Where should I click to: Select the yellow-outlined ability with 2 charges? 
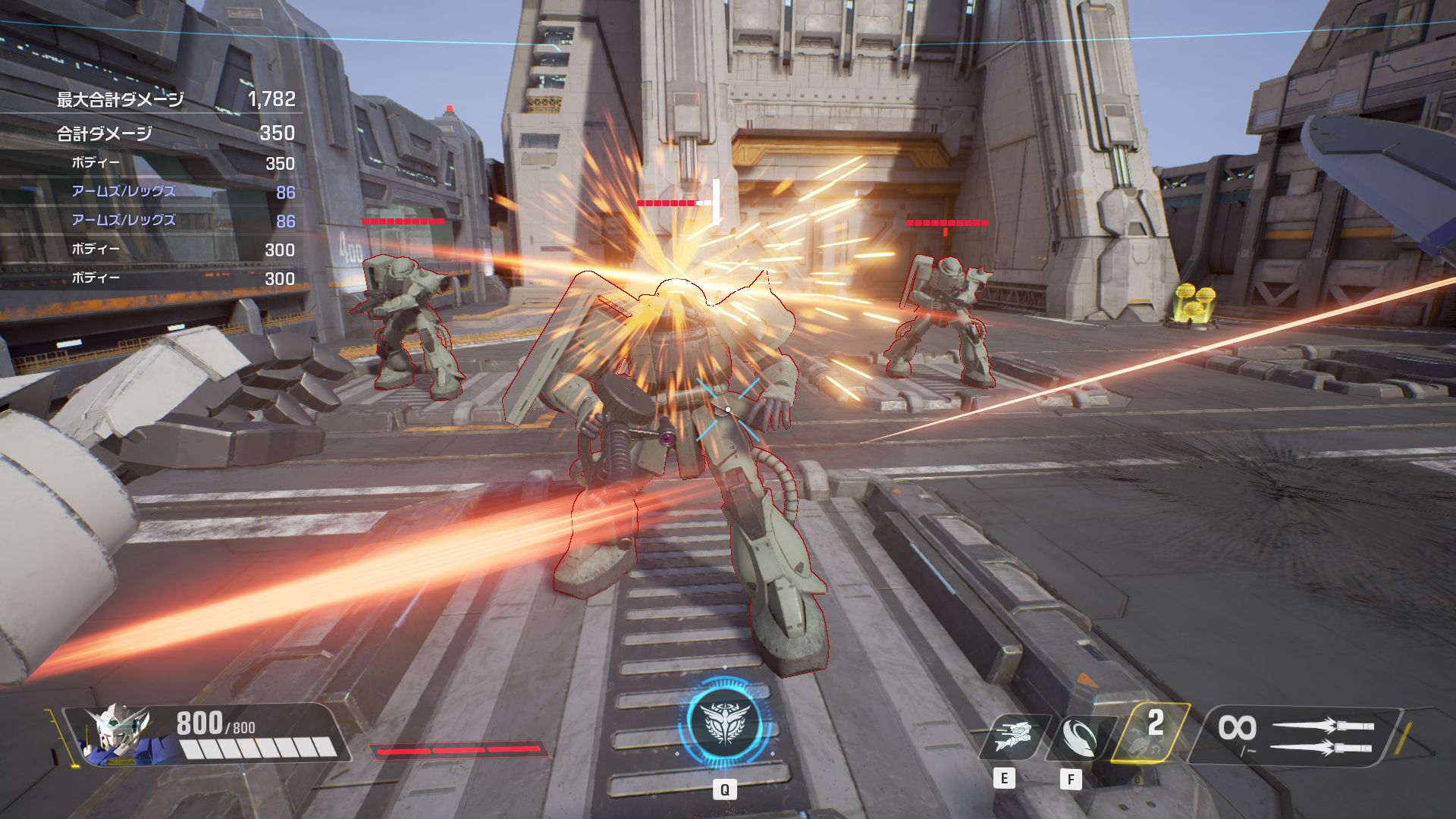pos(1147,732)
